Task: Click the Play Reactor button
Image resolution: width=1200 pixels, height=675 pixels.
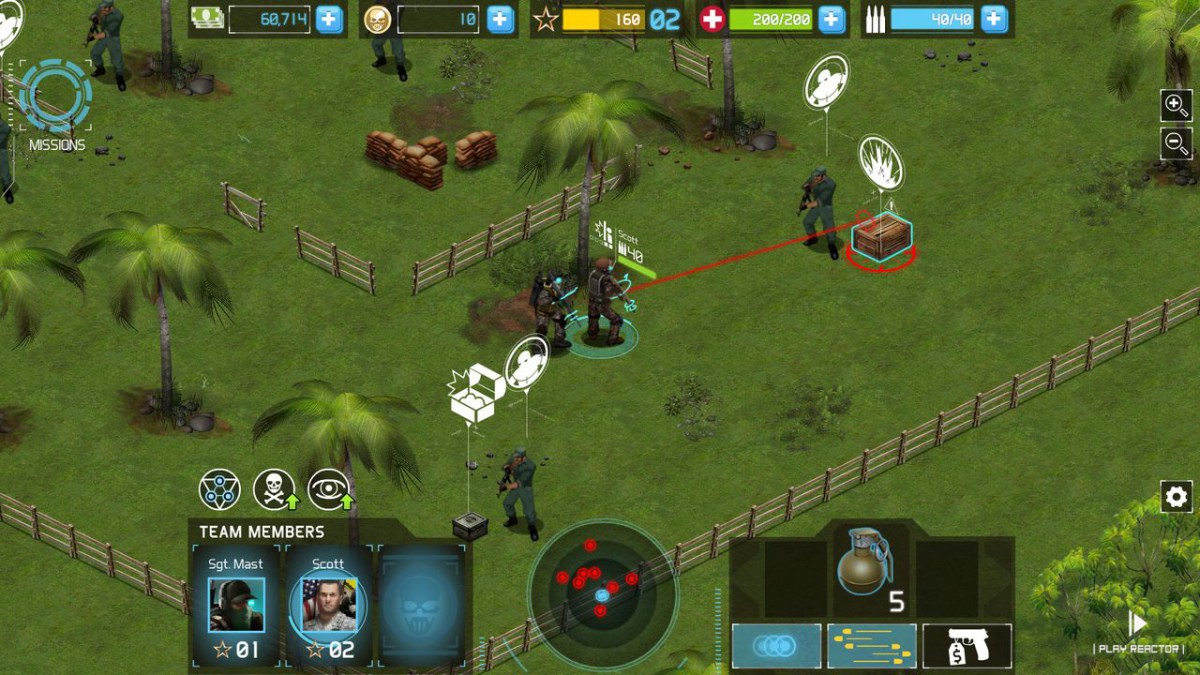Action: [x=1138, y=632]
